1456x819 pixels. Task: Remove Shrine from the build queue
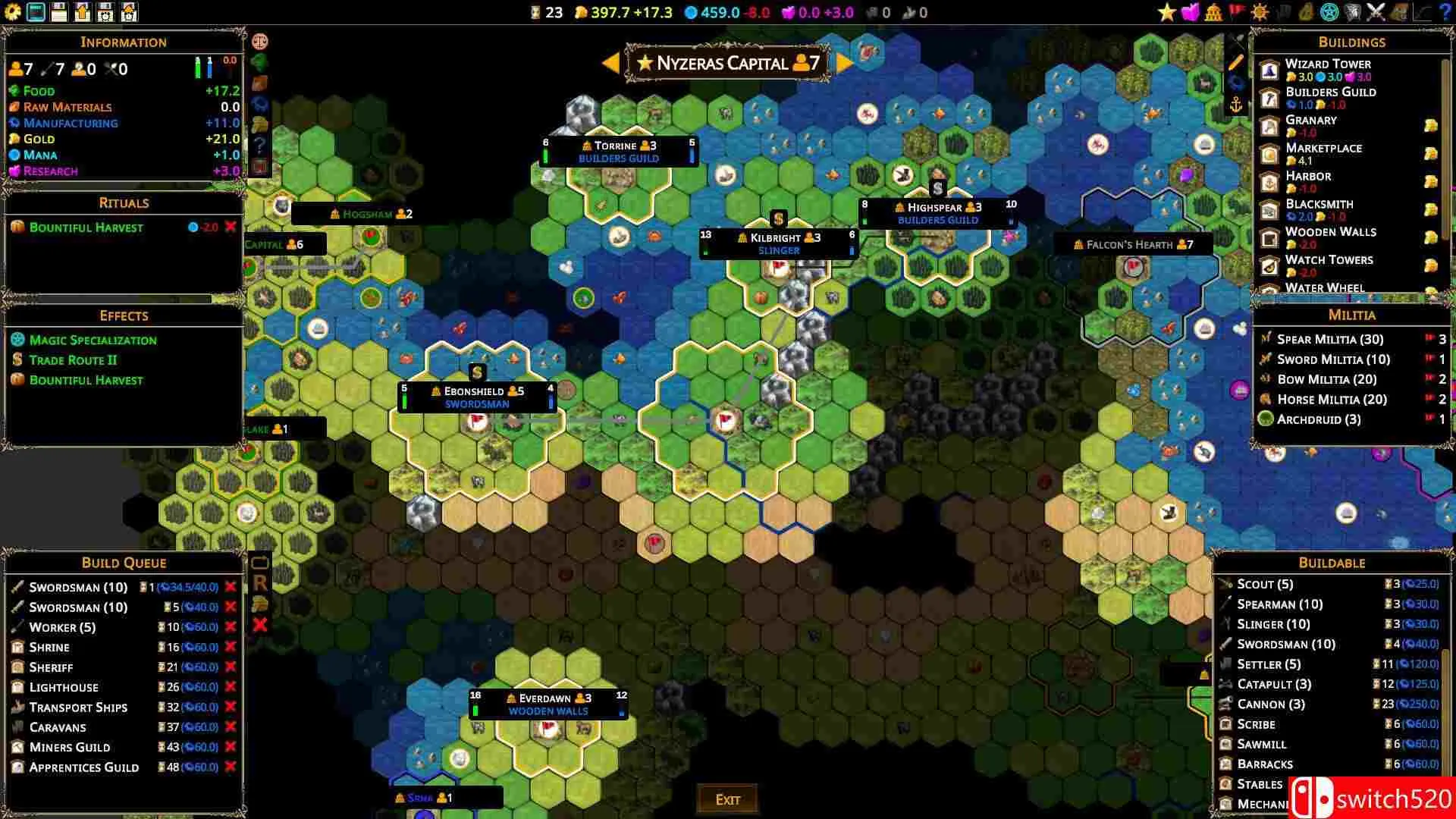[x=231, y=647]
